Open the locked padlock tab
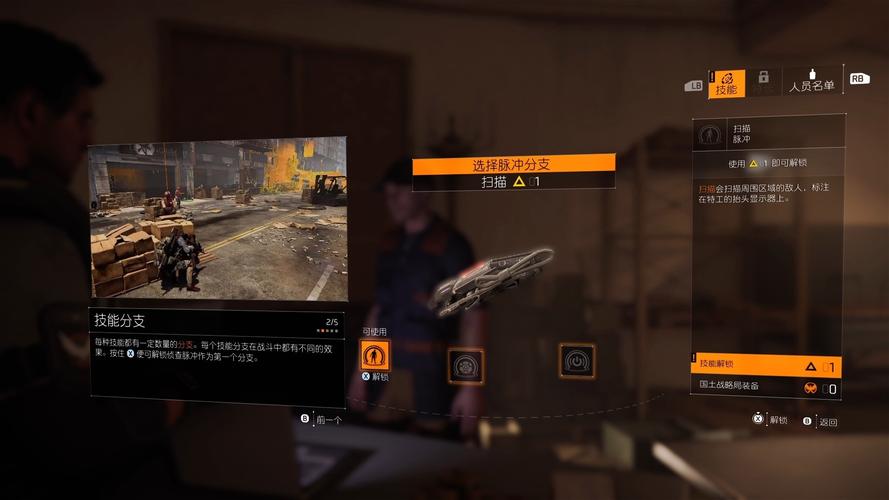The height and width of the screenshot is (500, 889). (x=763, y=81)
